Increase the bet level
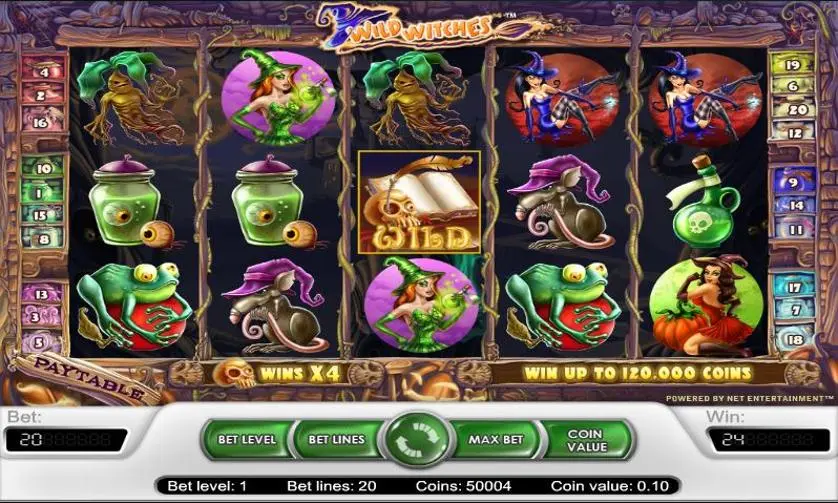Viewport: 838px width, 503px height. pyautogui.click(x=246, y=439)
